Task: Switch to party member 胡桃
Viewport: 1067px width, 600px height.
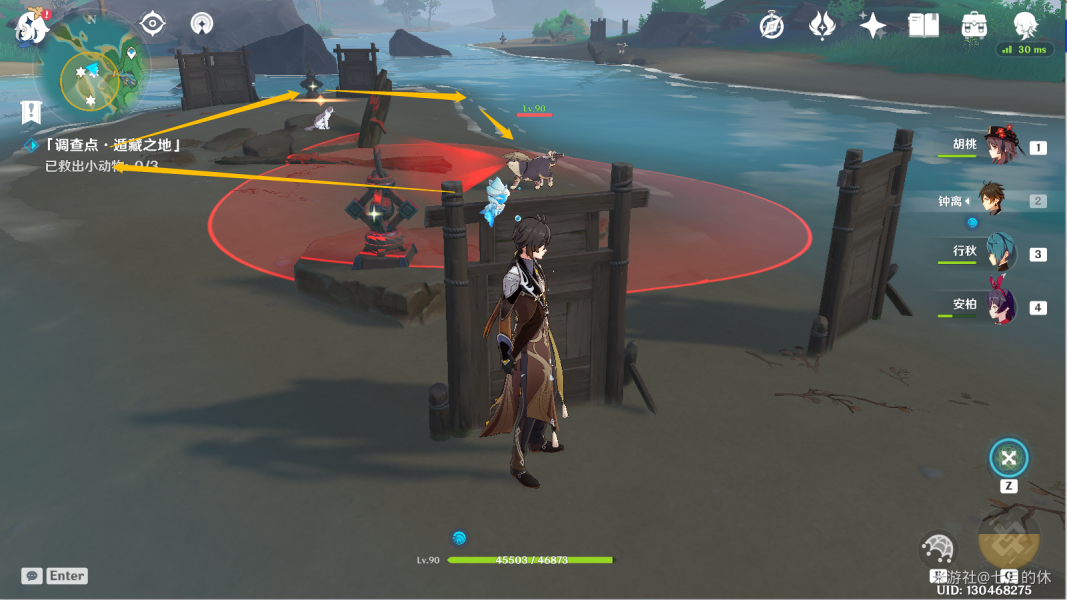Action: 999,146
